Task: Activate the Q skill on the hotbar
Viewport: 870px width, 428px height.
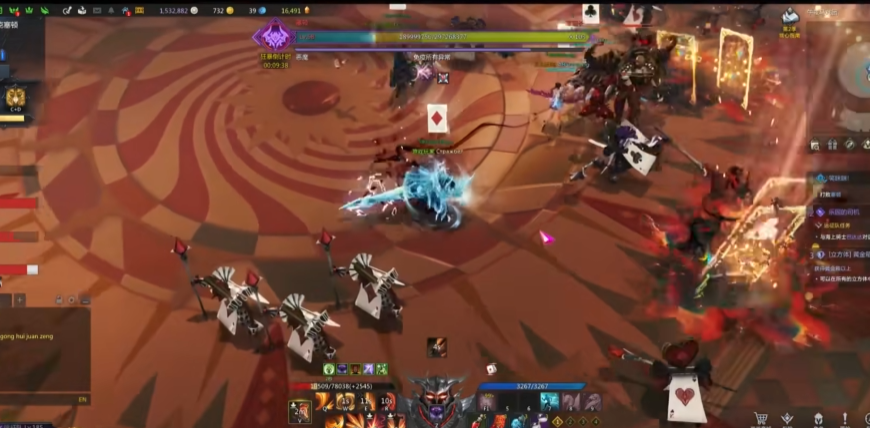Action: pos(325,402)
